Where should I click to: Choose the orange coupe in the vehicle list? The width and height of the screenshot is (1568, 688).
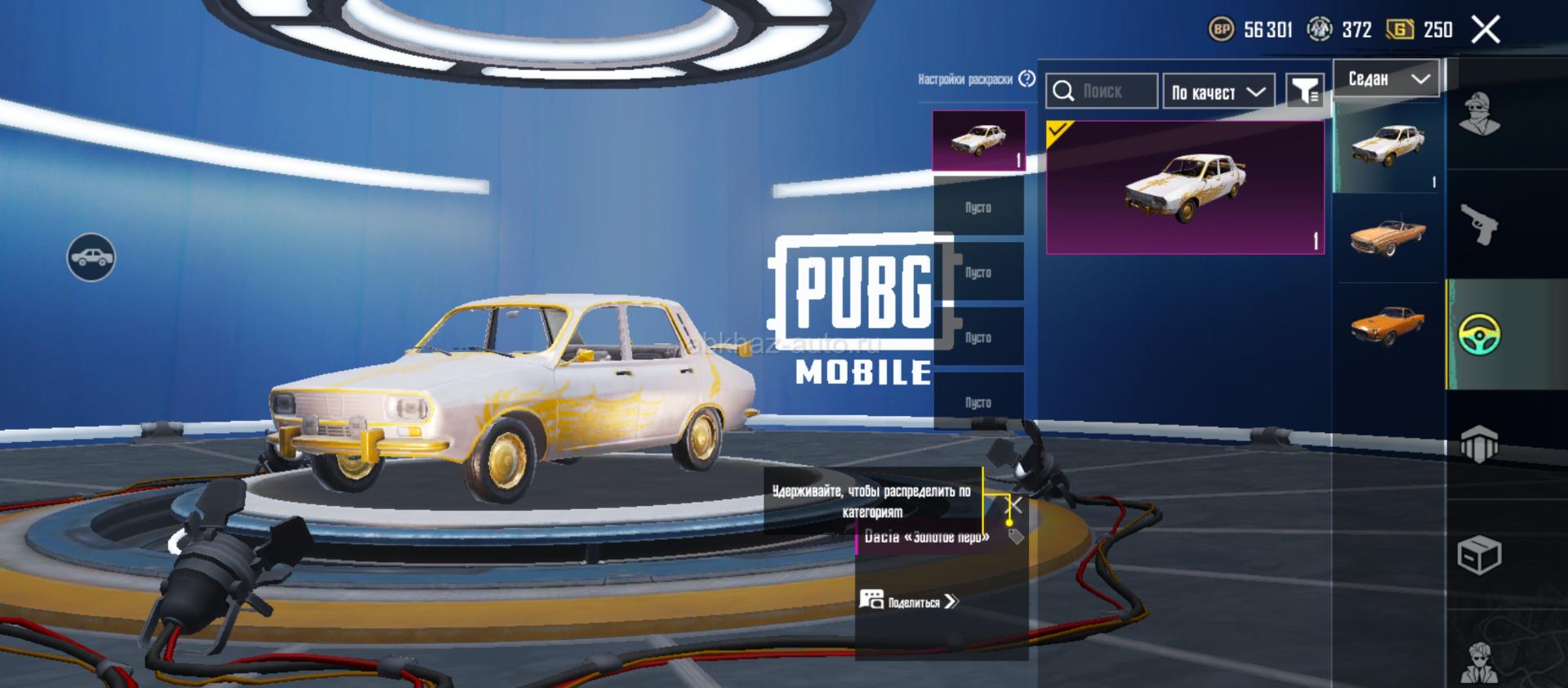[1388, 324]
